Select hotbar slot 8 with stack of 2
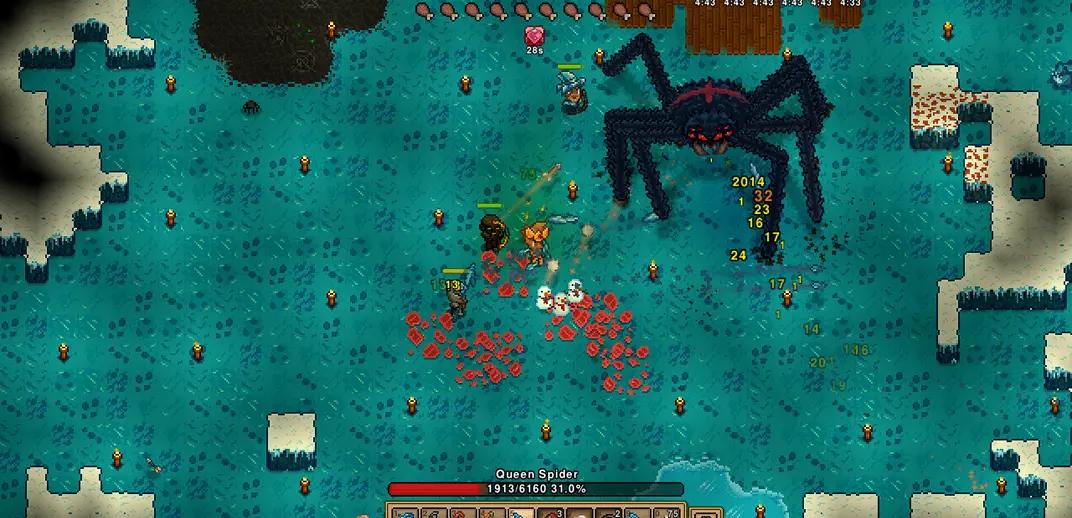This screenshot has height=518, width=1072. click(606, 512)
